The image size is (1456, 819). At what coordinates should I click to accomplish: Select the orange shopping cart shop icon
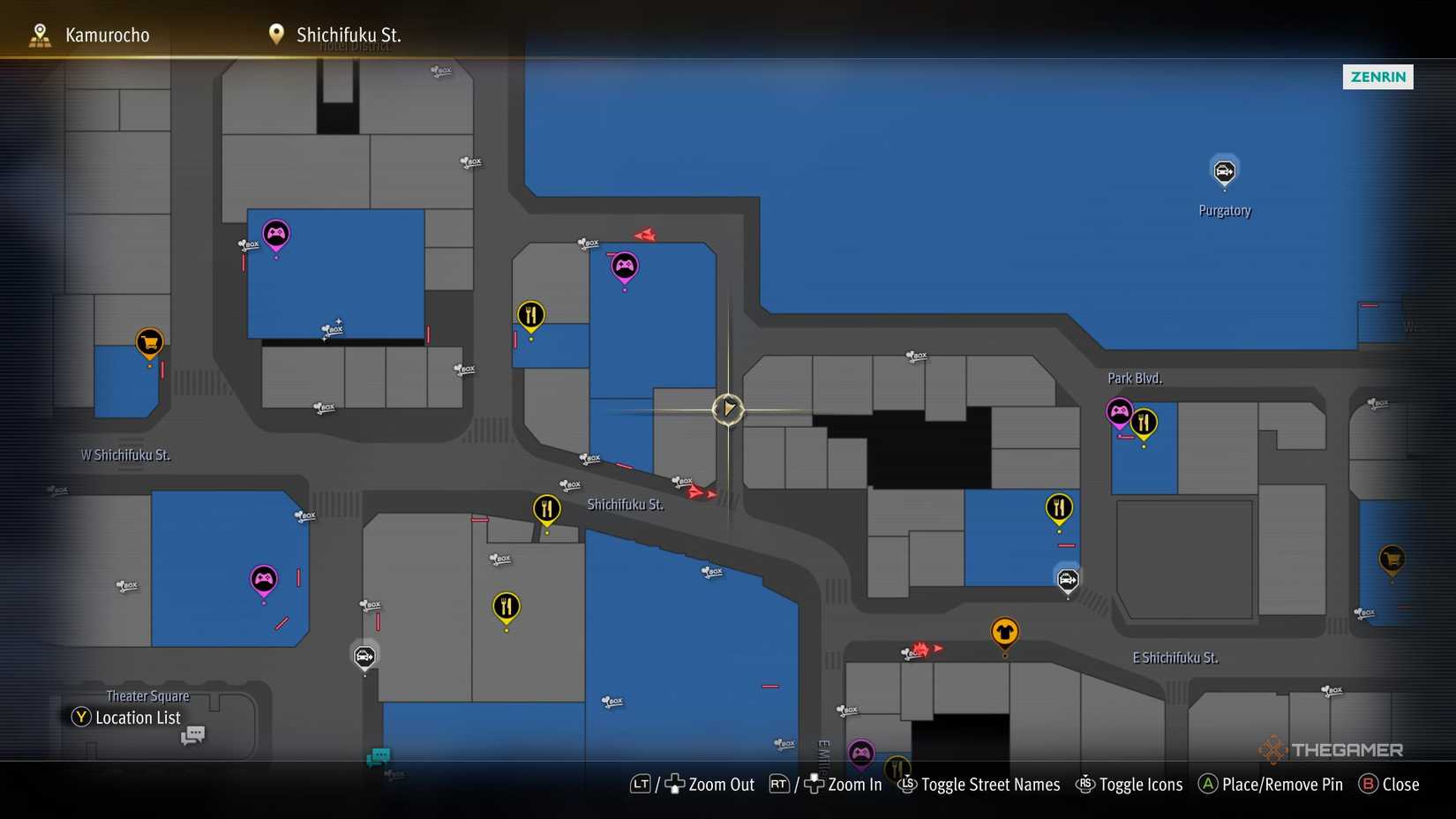point(148,342)
